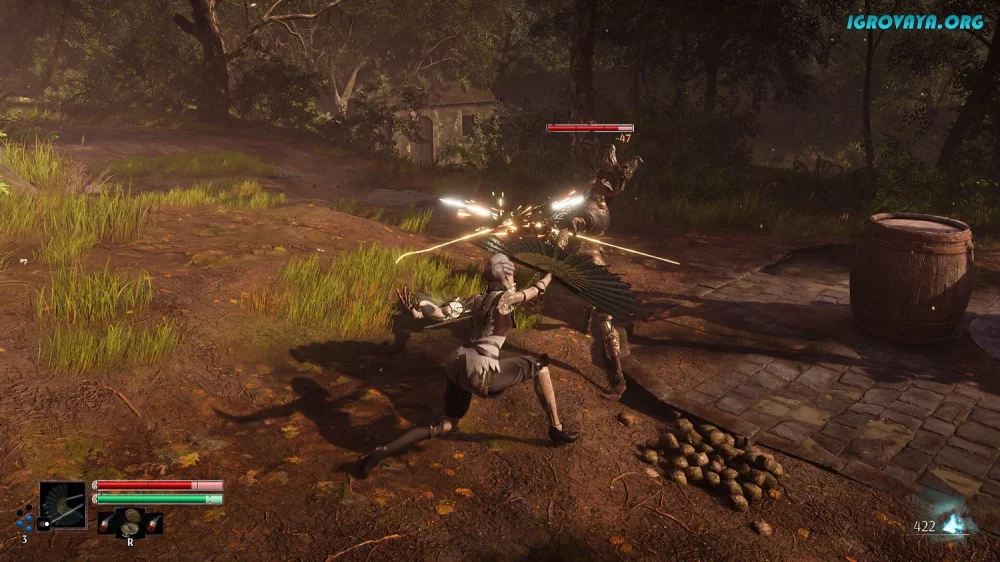Screen dimensions: 1000x562
Task: Use the round brass item in the quick slot
Action: tap(130, 520)
